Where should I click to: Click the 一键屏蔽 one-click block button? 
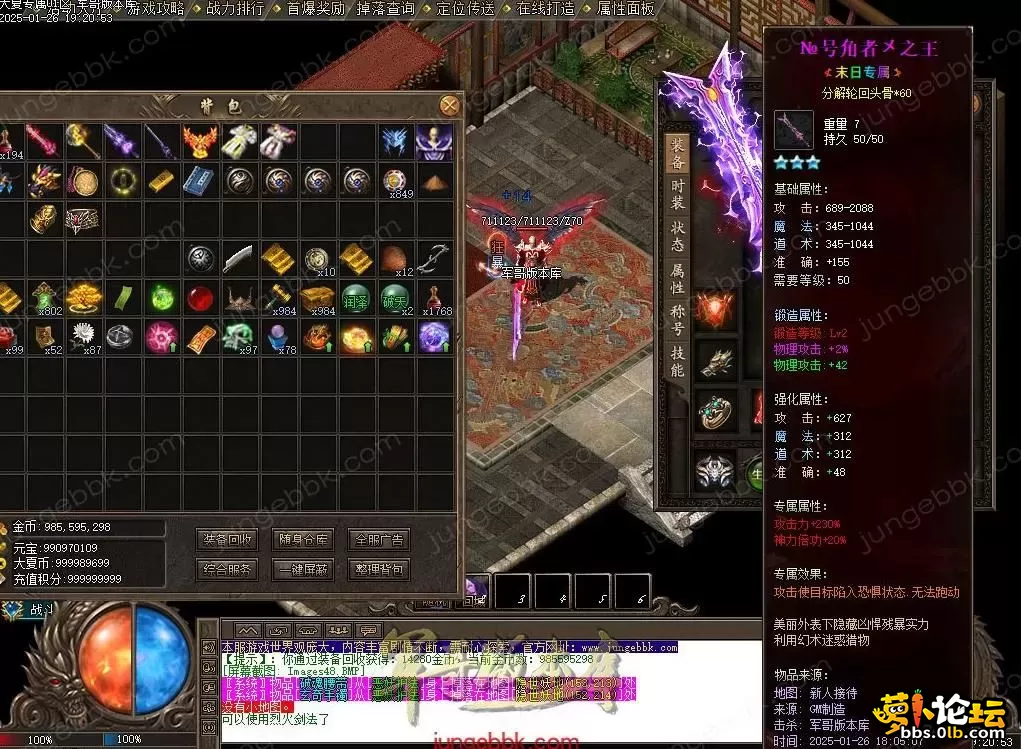coord(303,569)
